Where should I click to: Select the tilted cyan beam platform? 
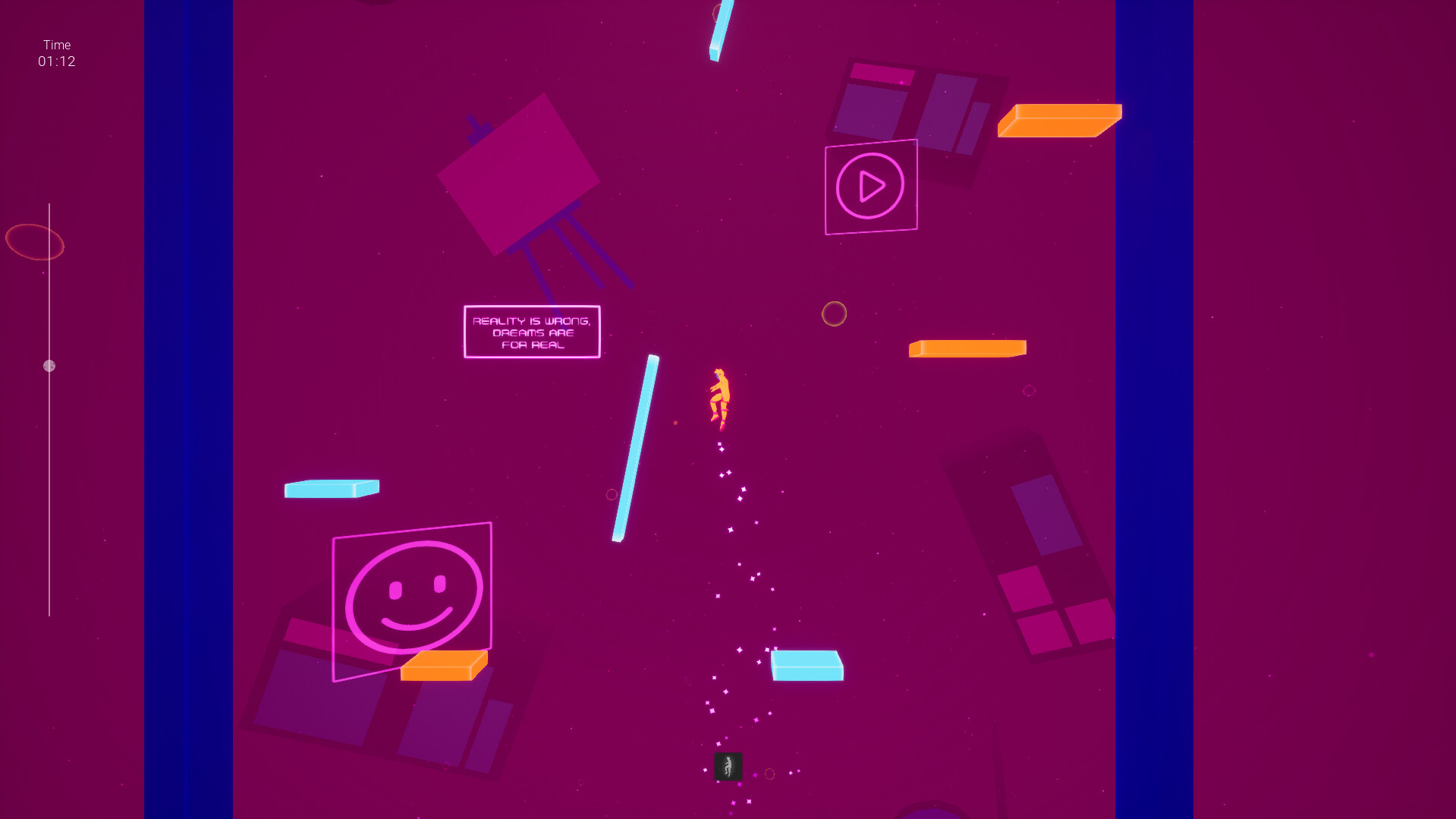point(636,448)
